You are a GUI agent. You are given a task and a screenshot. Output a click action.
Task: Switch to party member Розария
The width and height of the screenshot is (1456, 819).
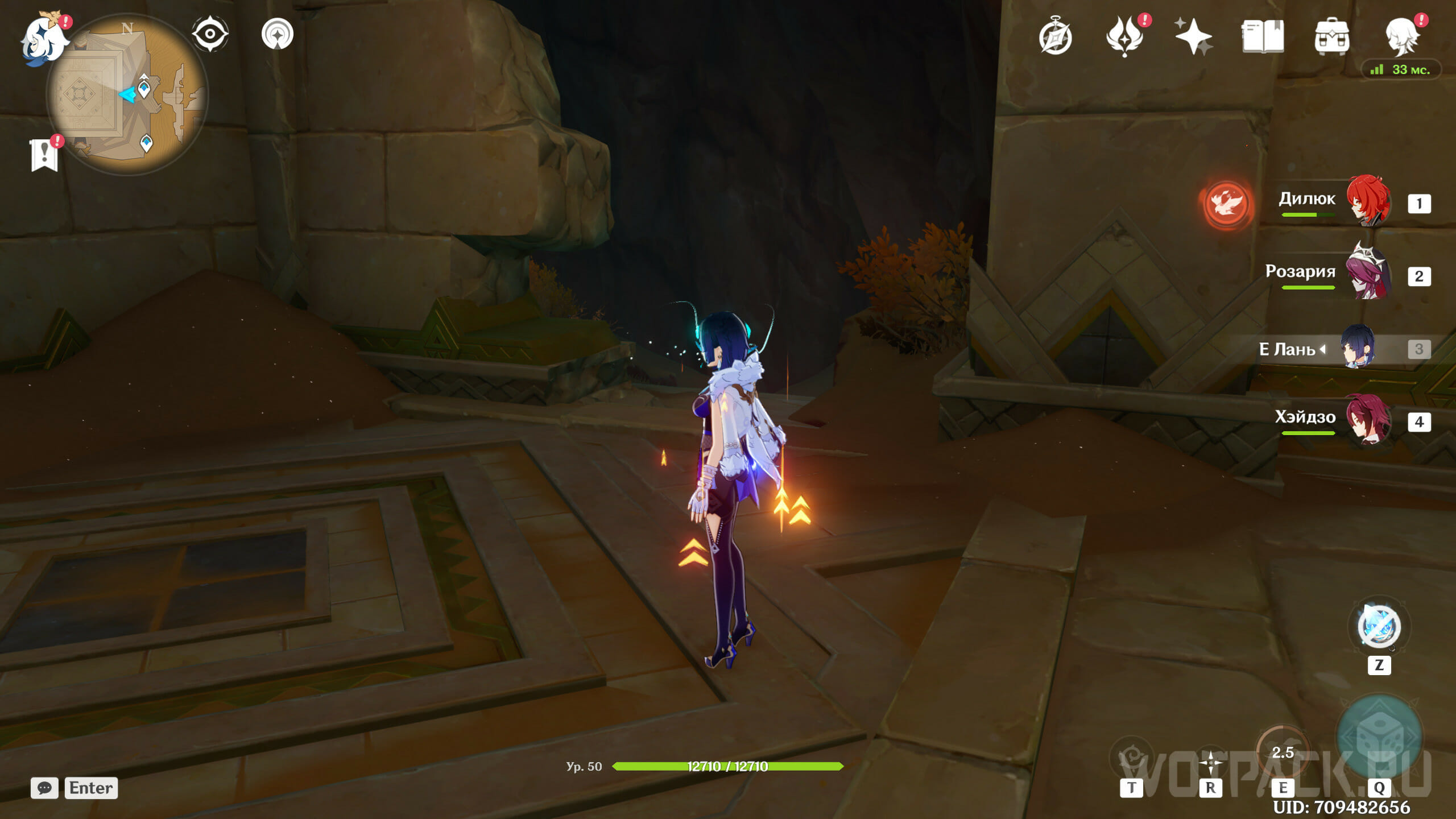point(1368,274)
